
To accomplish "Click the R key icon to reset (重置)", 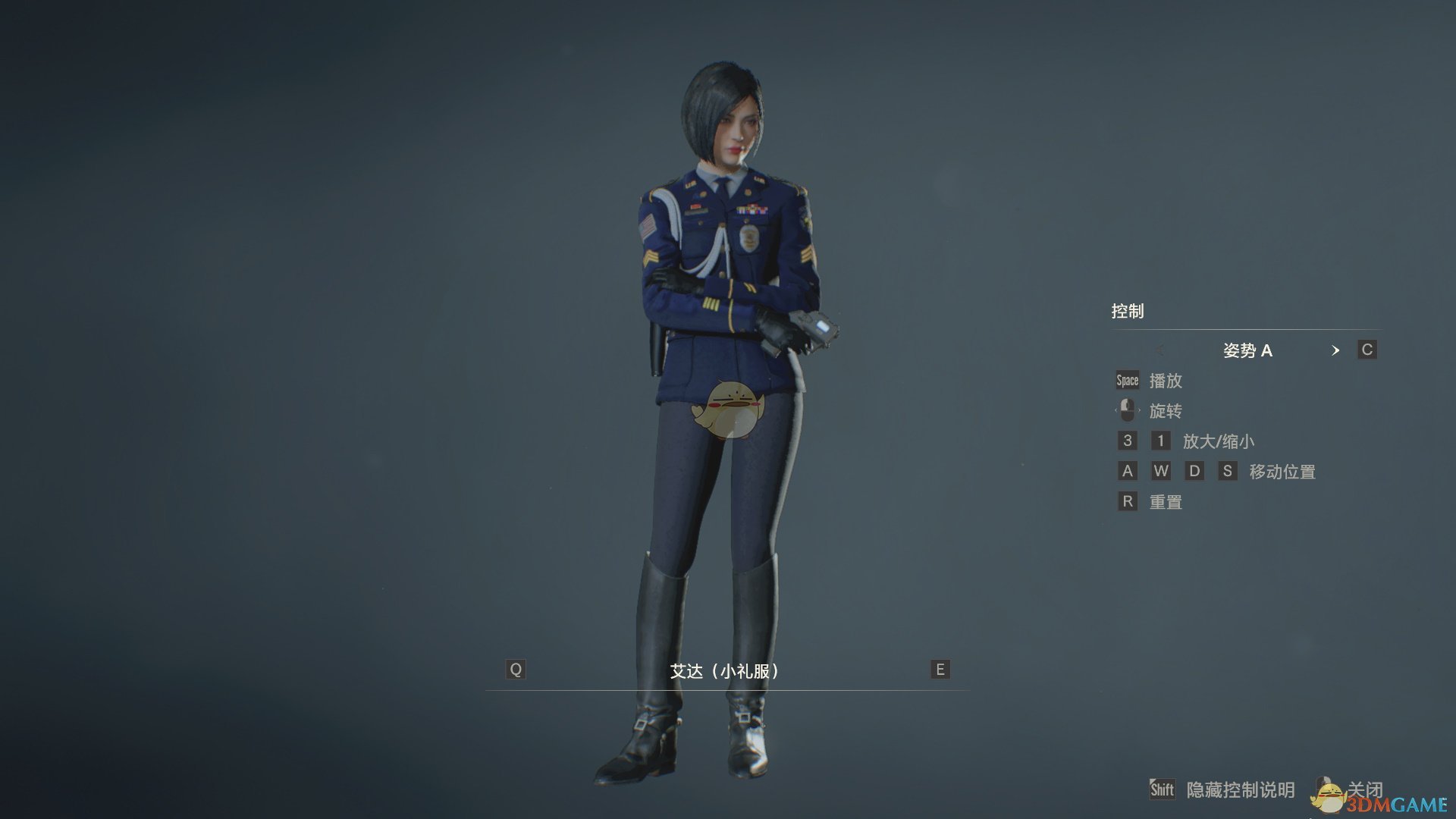I will [1128, 501].
